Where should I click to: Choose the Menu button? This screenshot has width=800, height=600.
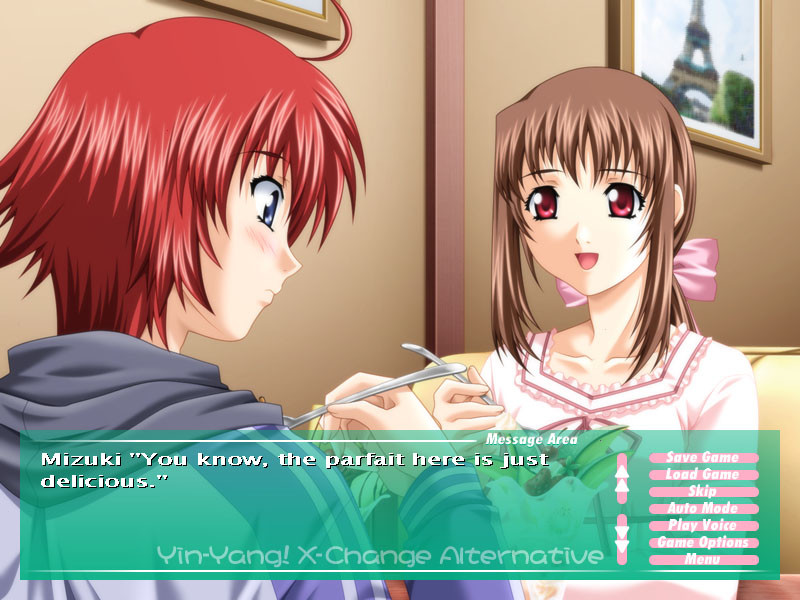(x=703, y=560)
